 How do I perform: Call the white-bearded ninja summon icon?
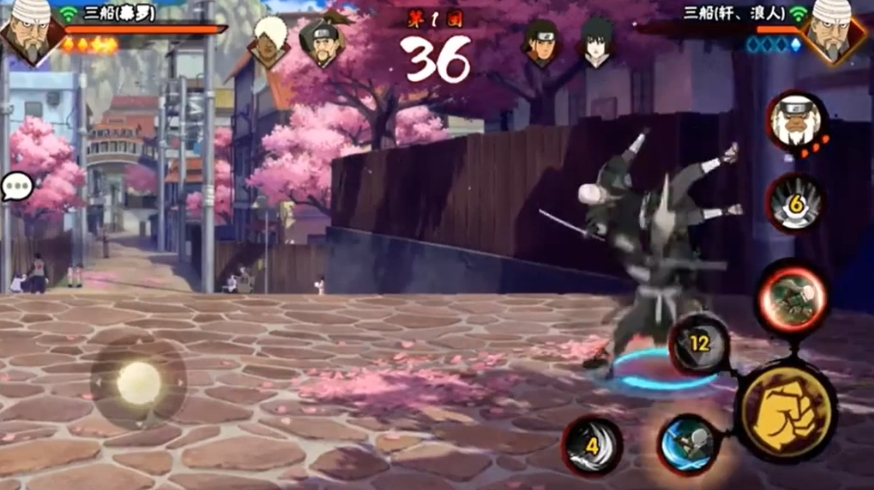point(797,120)
